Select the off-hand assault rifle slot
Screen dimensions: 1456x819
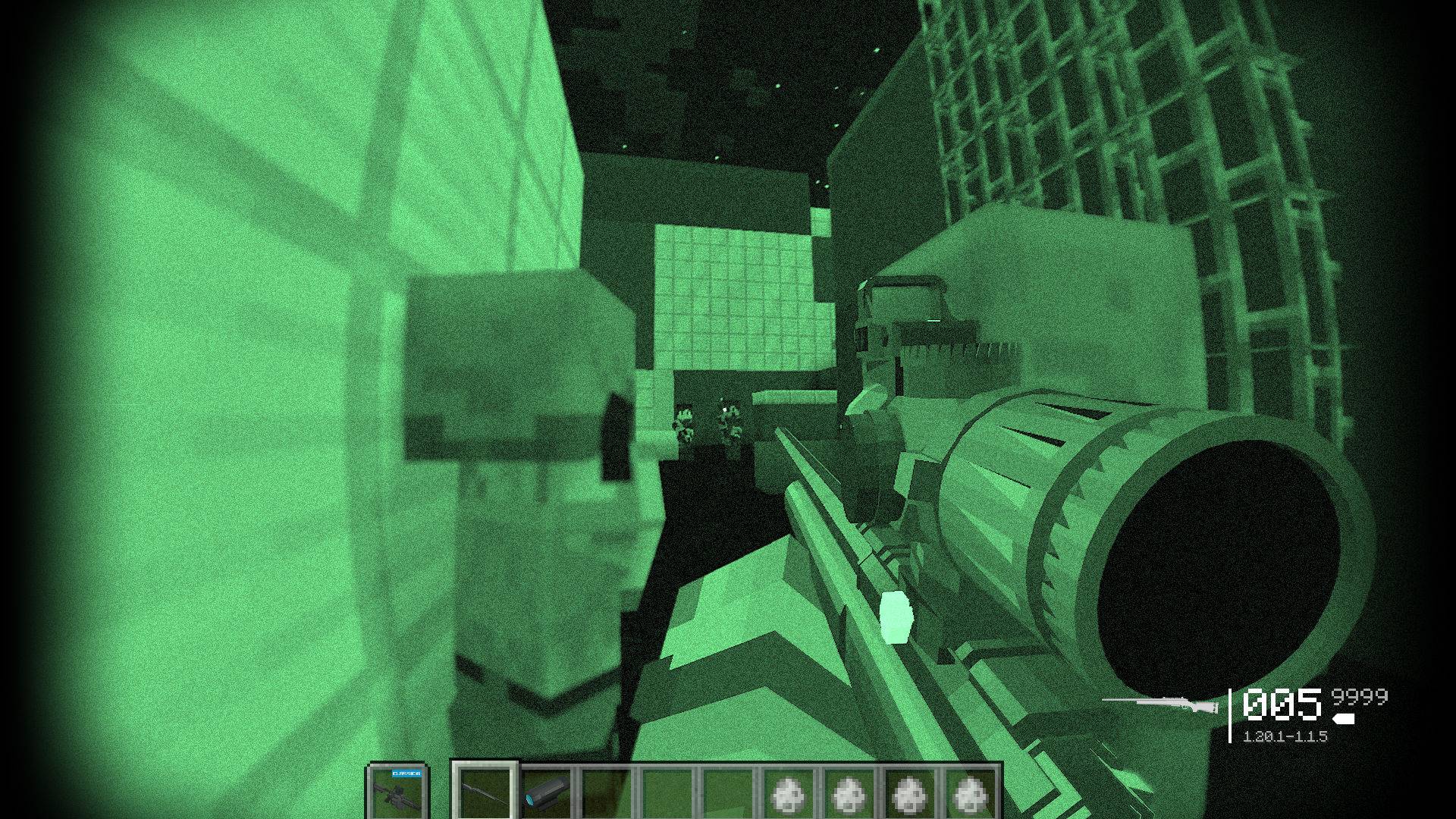pos(400,792)
